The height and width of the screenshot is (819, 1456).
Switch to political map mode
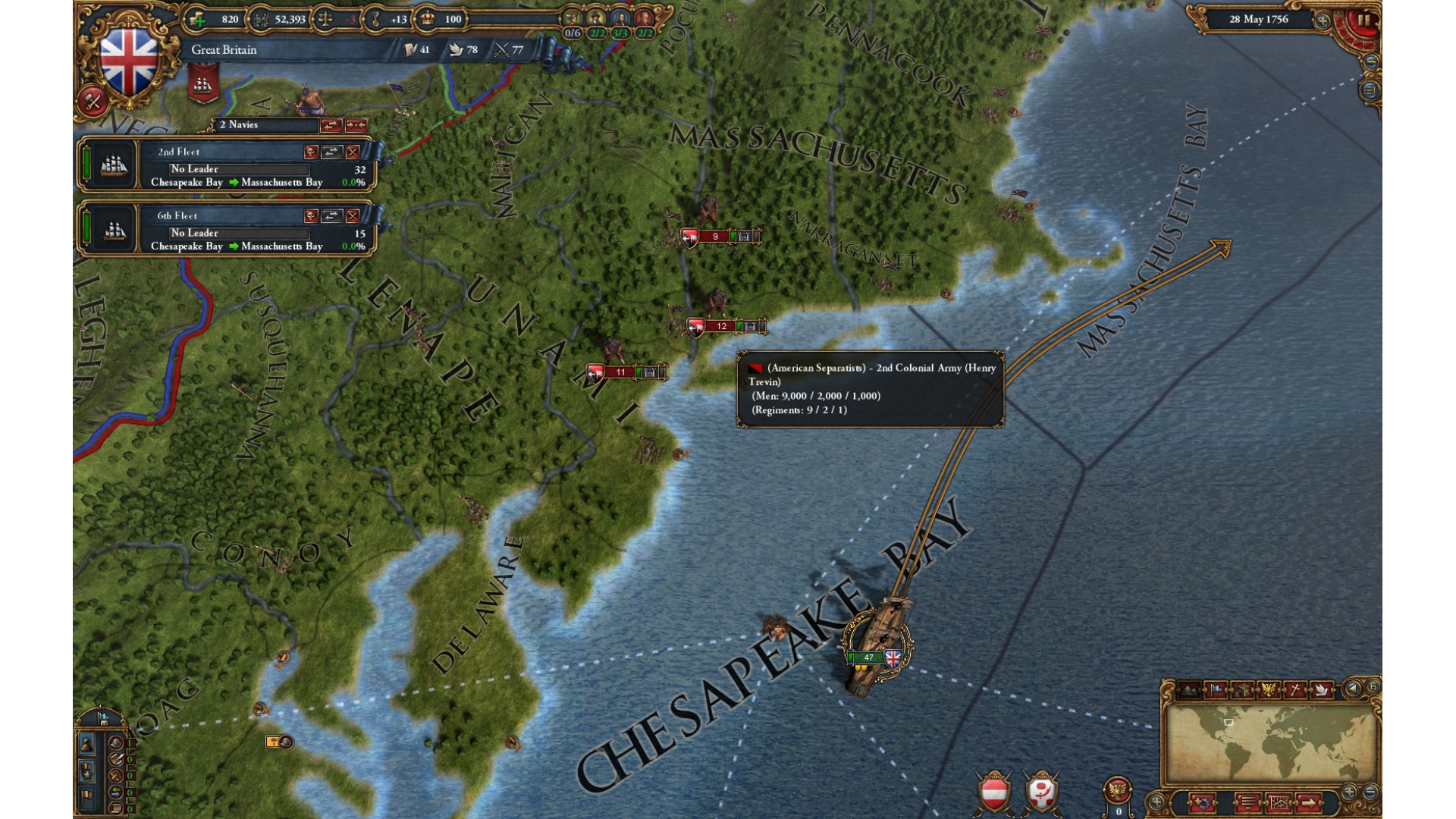(x=1216, y=690)
